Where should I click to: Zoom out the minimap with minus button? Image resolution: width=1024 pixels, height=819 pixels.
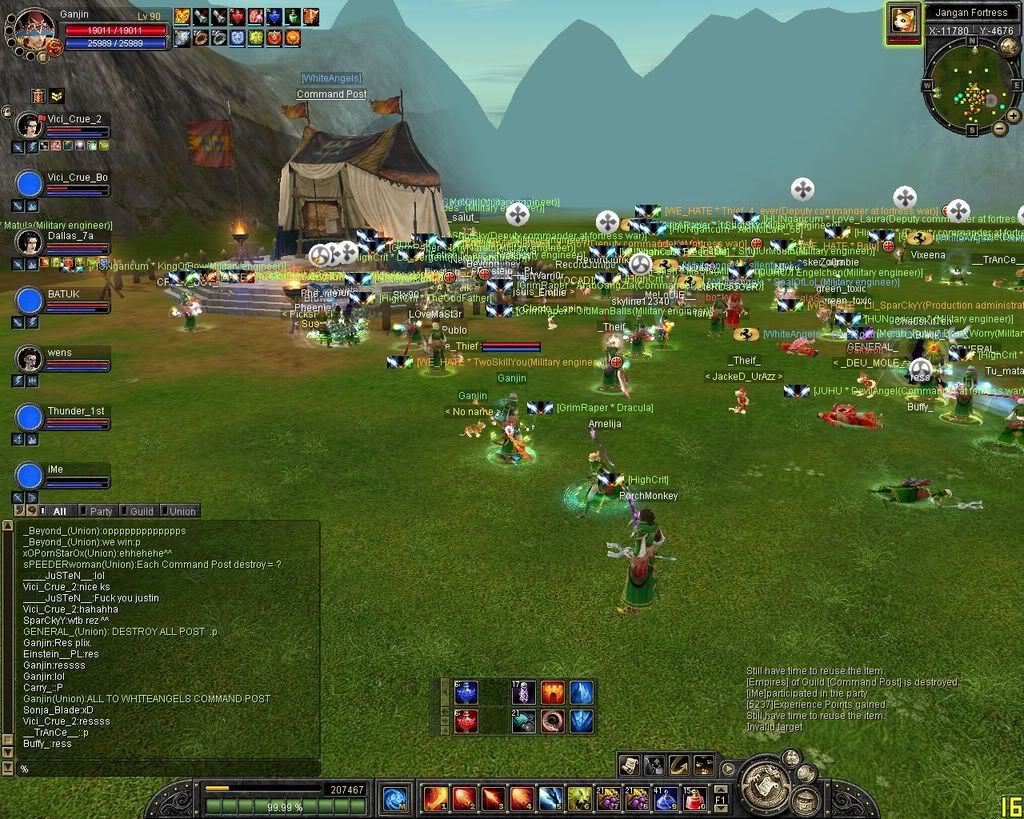[999, 128]
